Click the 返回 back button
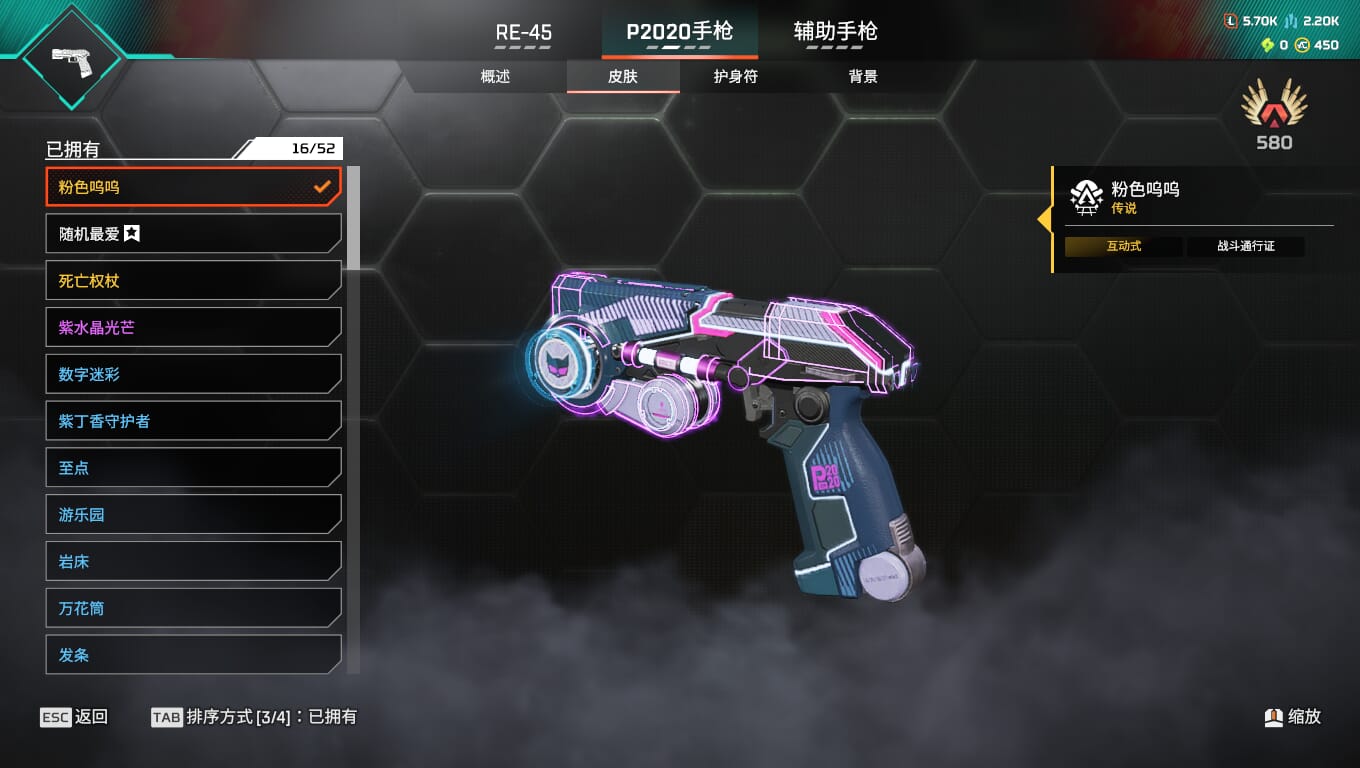 74,717
